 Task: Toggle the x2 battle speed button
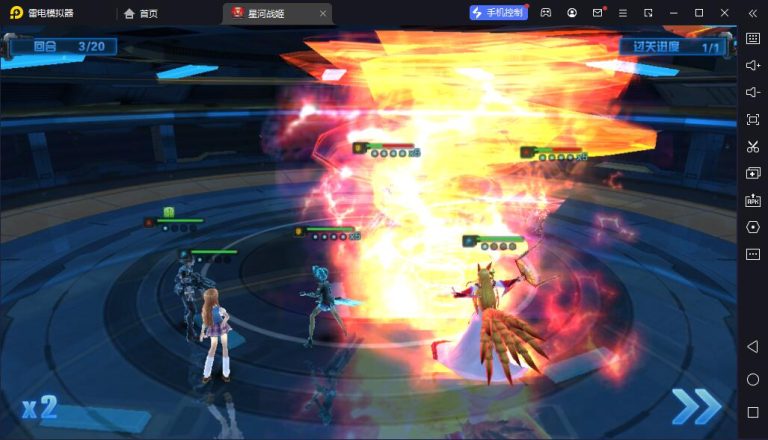[x=40, y=407]
